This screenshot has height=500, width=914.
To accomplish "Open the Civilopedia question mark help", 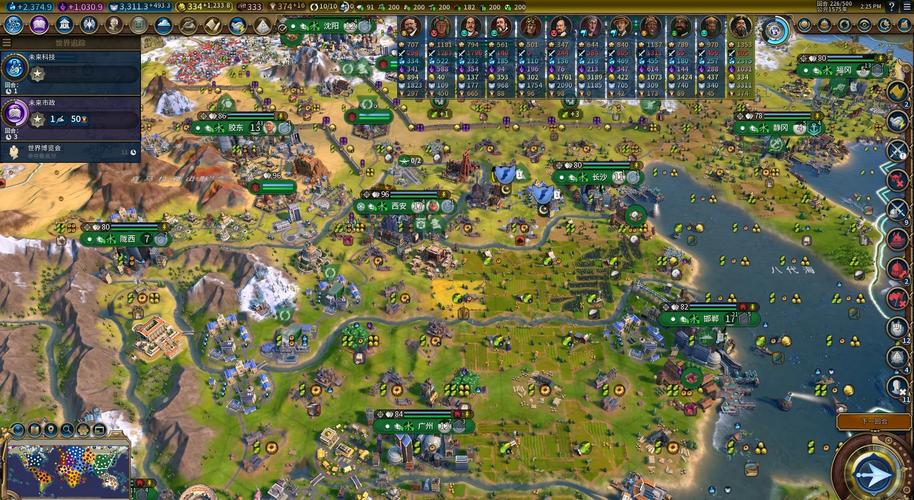I will coord(890,6).
